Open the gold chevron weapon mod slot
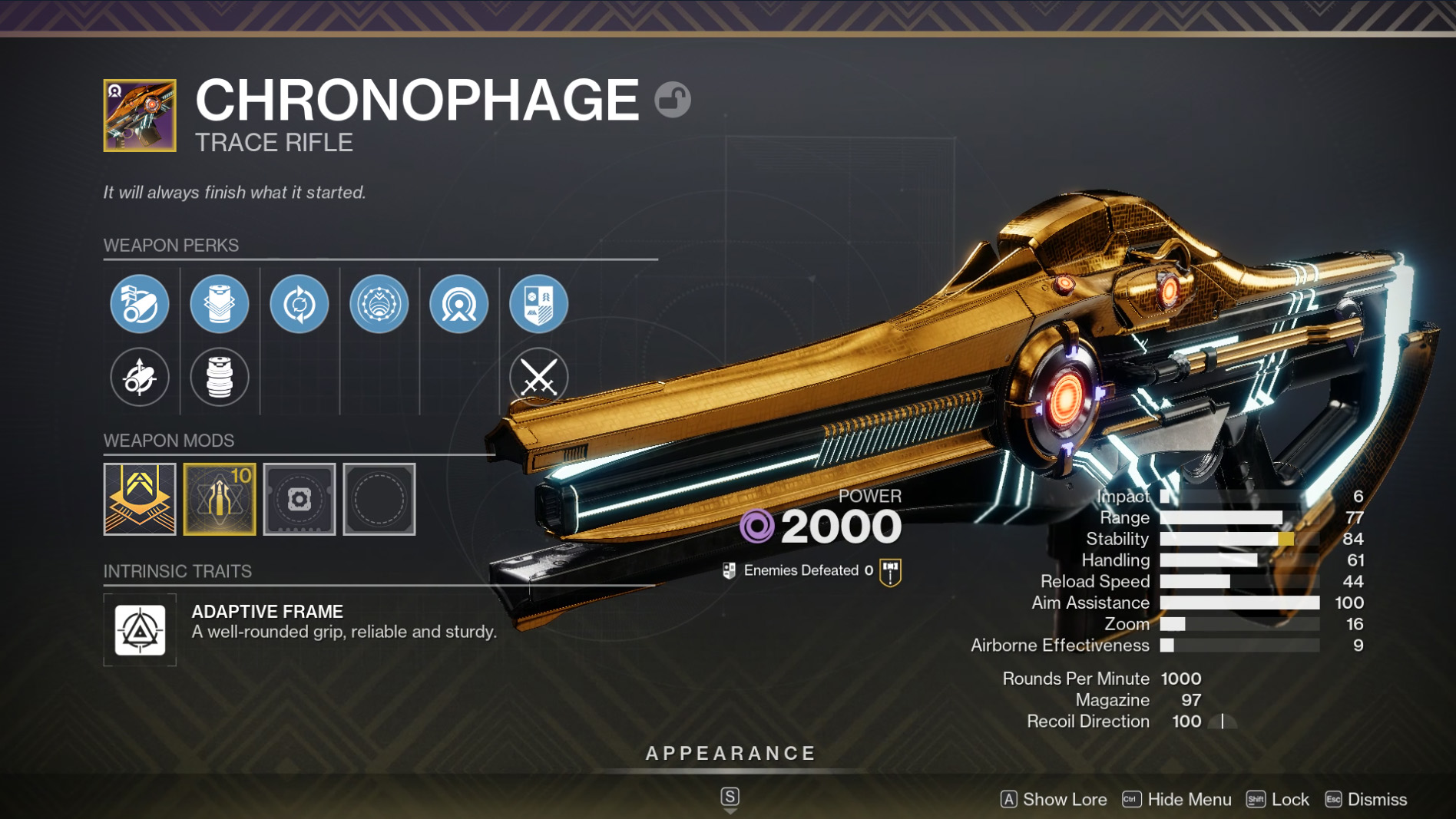This screenshot has height=819, width=1456. pyautogui.click(x=140, y=499)
